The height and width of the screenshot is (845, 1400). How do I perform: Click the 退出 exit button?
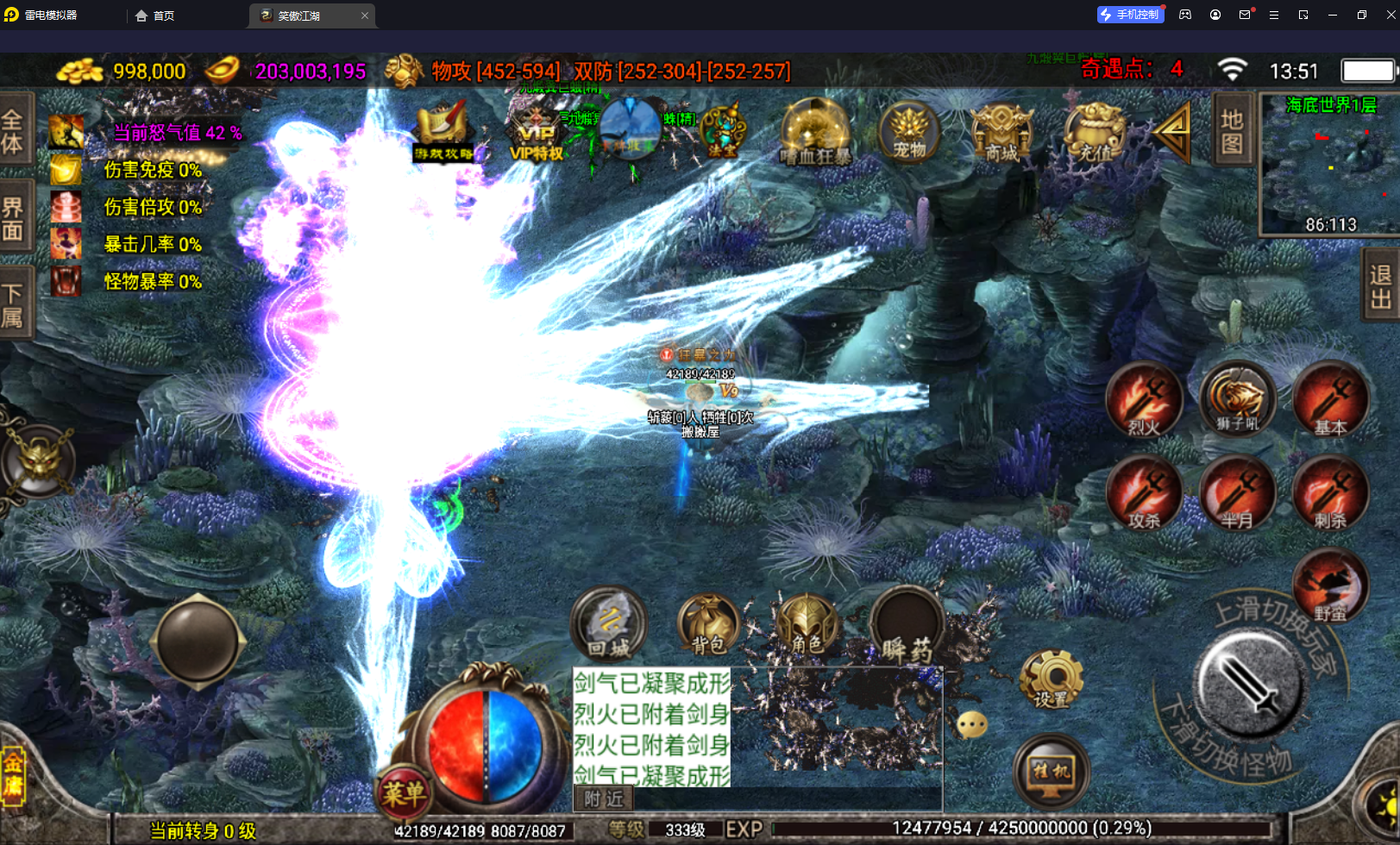[1381, 286]
